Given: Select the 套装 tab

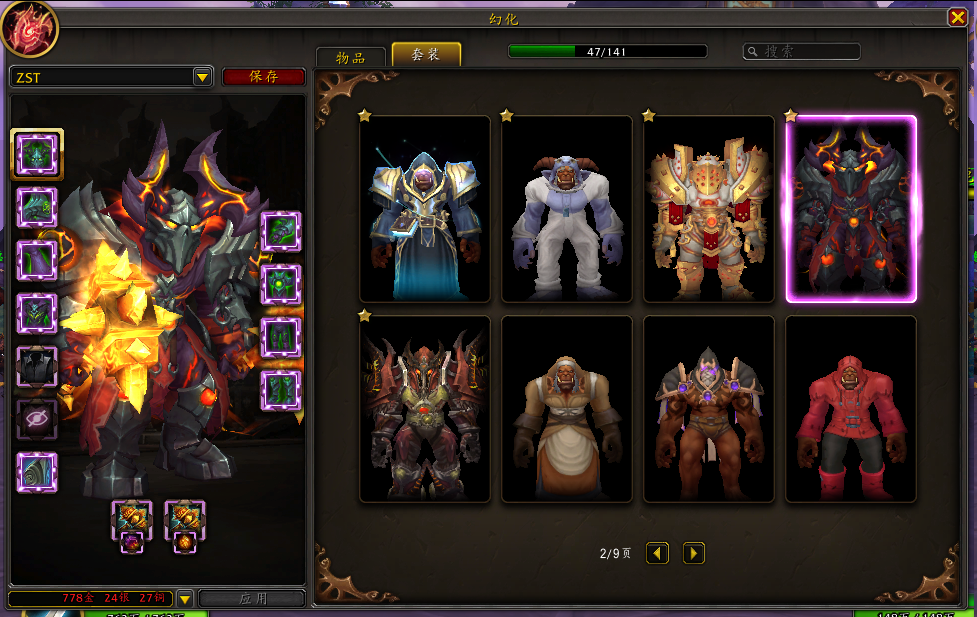Looking at the screenshot, I should (x=426, y=55).
